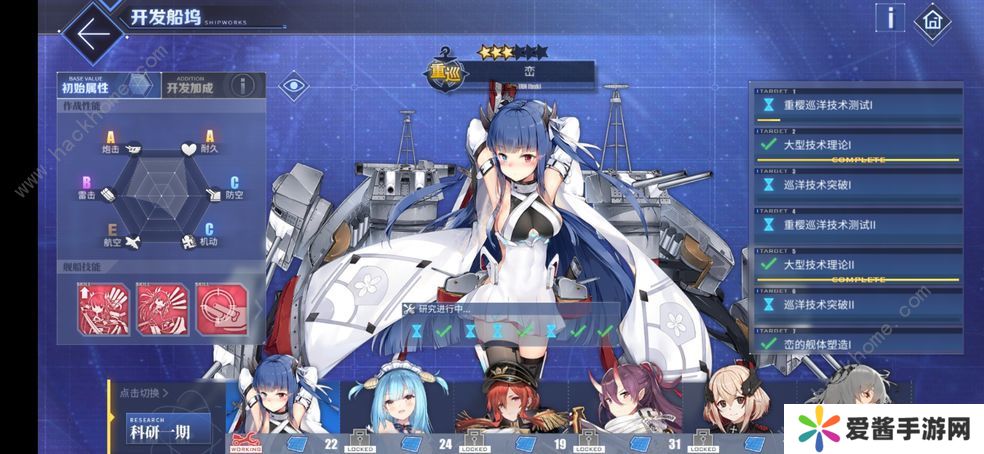Return to the home screen
Viewport: 984px width, 454px height.
[933, 19]
